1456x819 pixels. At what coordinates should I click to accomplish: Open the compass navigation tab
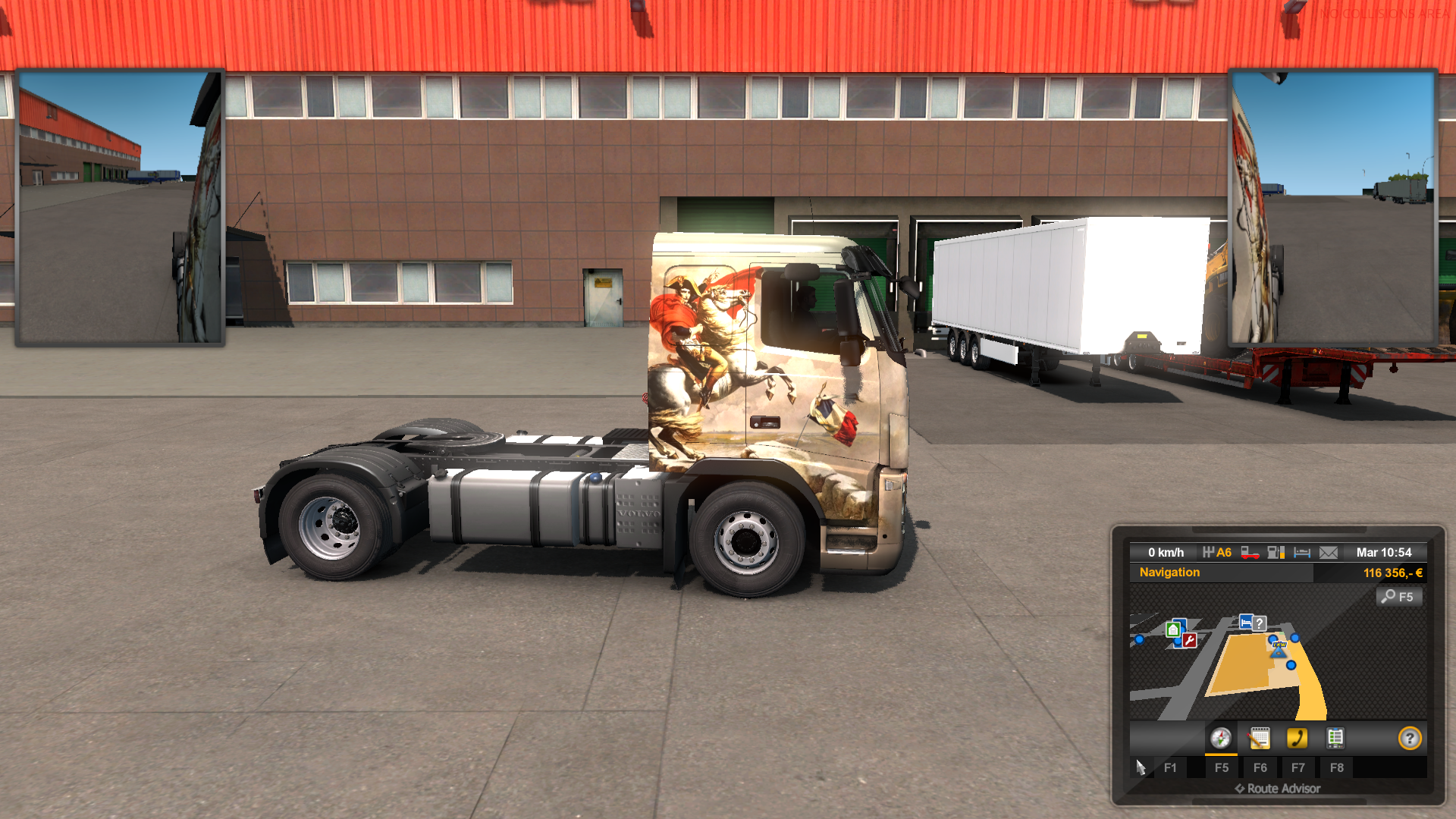[1220, 739]
